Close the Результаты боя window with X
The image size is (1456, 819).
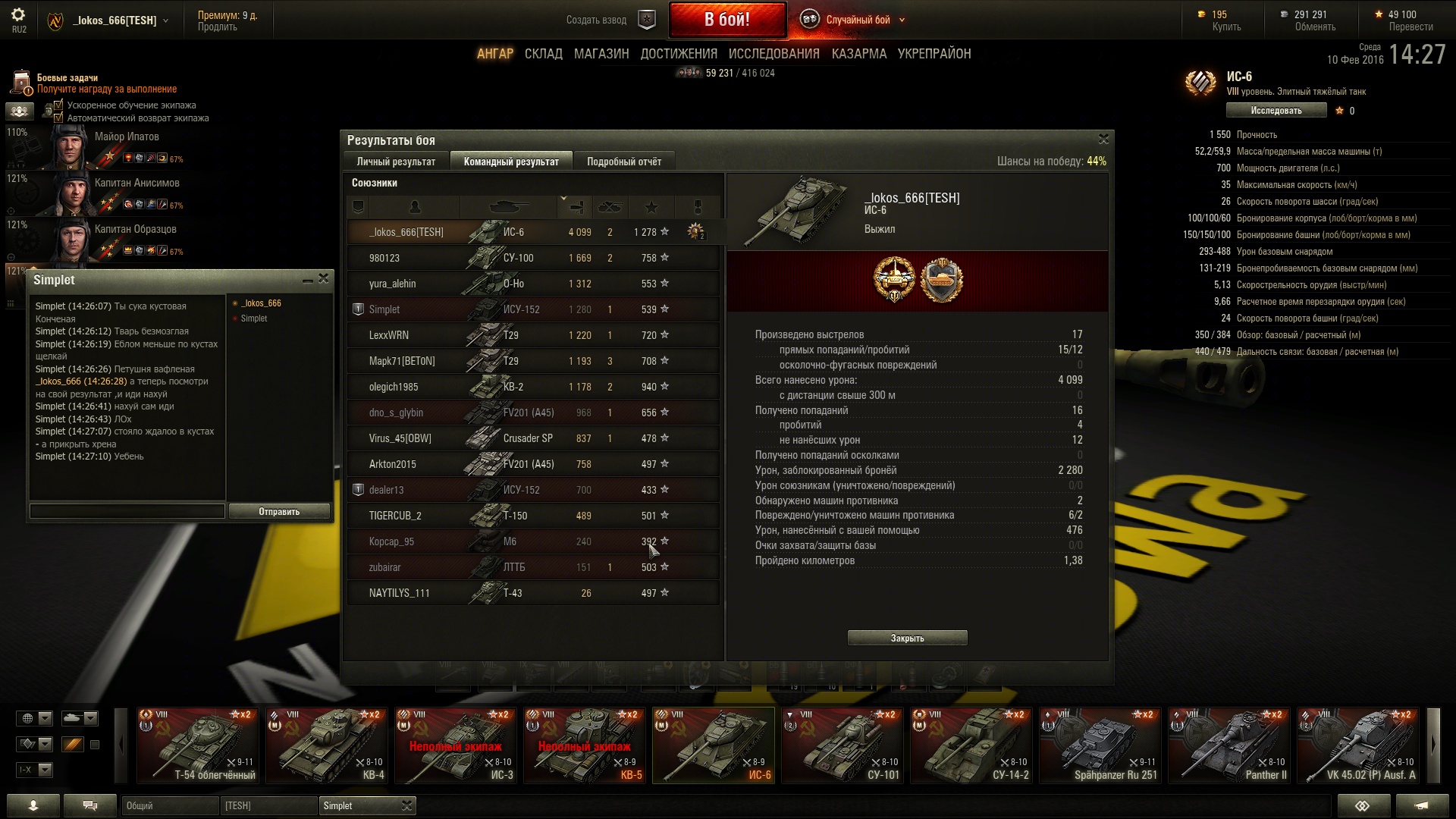tap(1103, 139)
